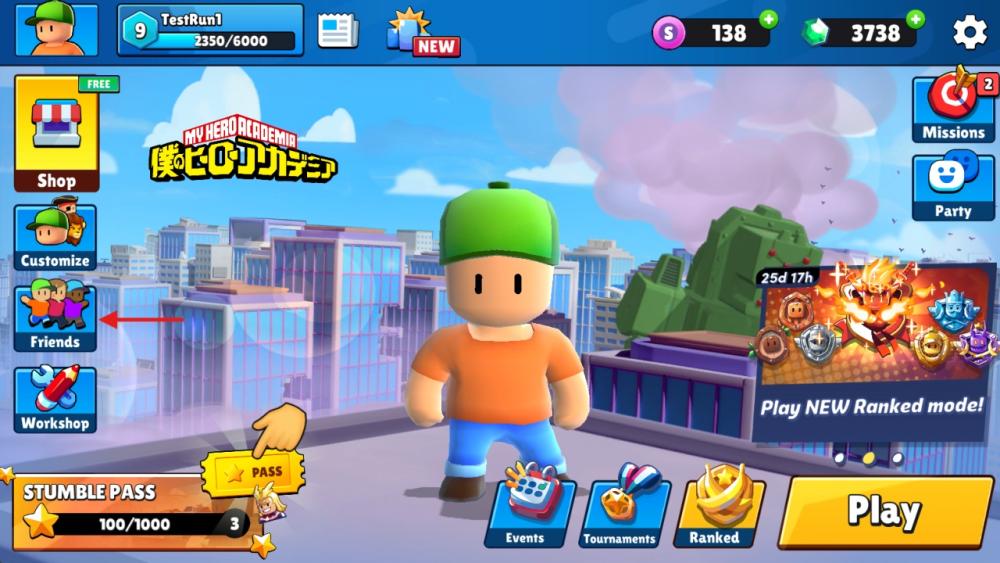The width and height of the screenshot is (1000, 563).
Task: Open the Customize character screen
Action: [56, 237]
